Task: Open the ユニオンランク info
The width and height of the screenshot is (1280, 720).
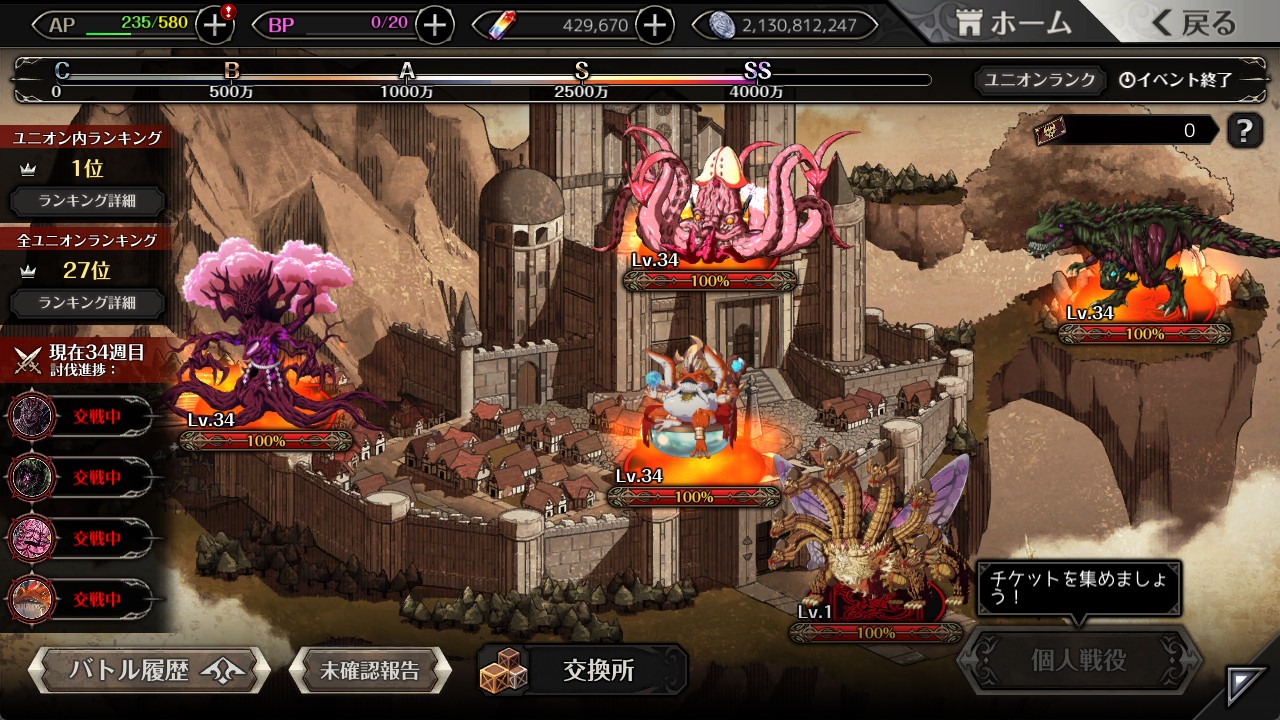Action: [1039, 80]
